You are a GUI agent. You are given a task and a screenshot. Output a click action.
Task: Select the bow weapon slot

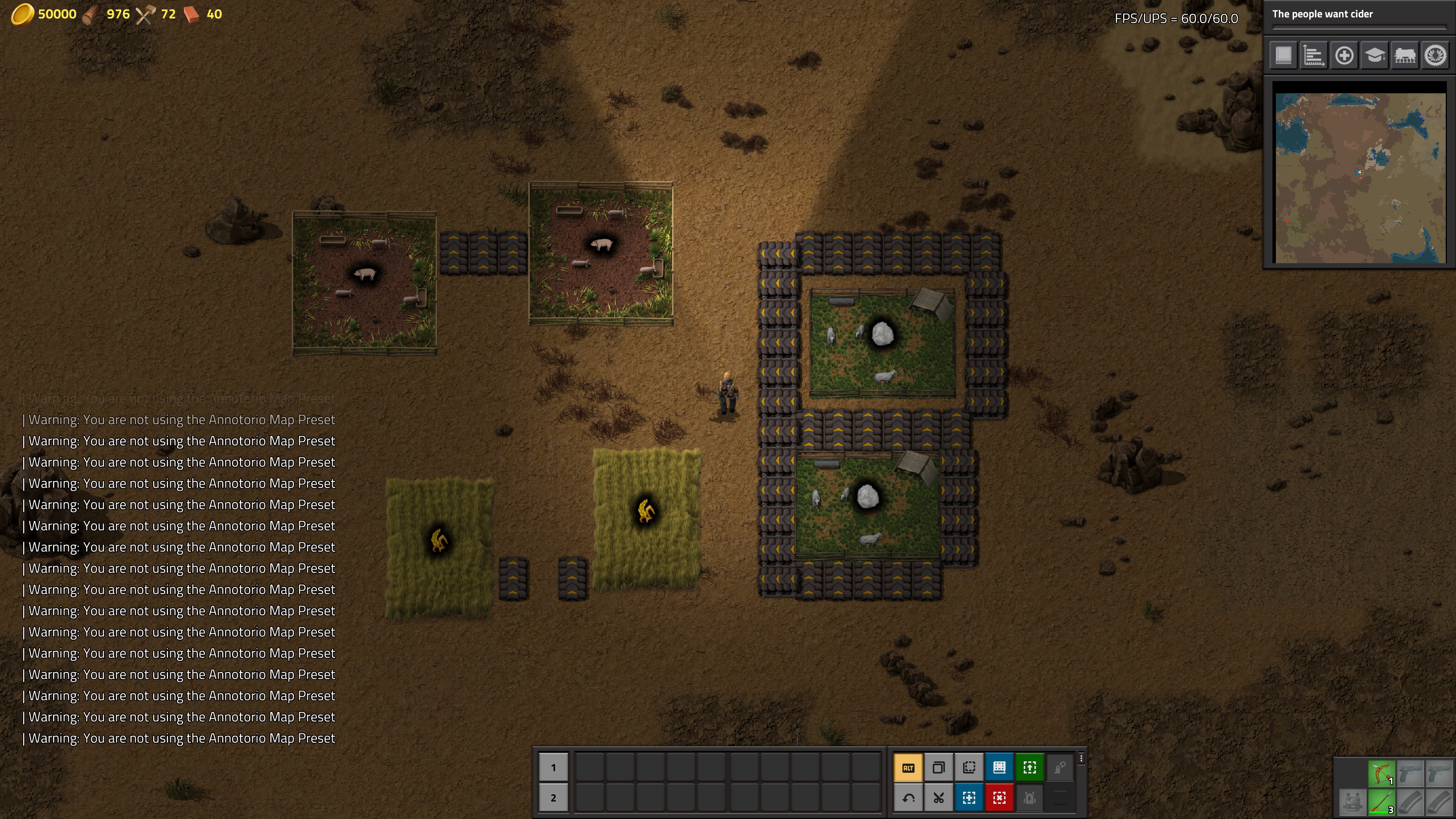[1381, 773]
